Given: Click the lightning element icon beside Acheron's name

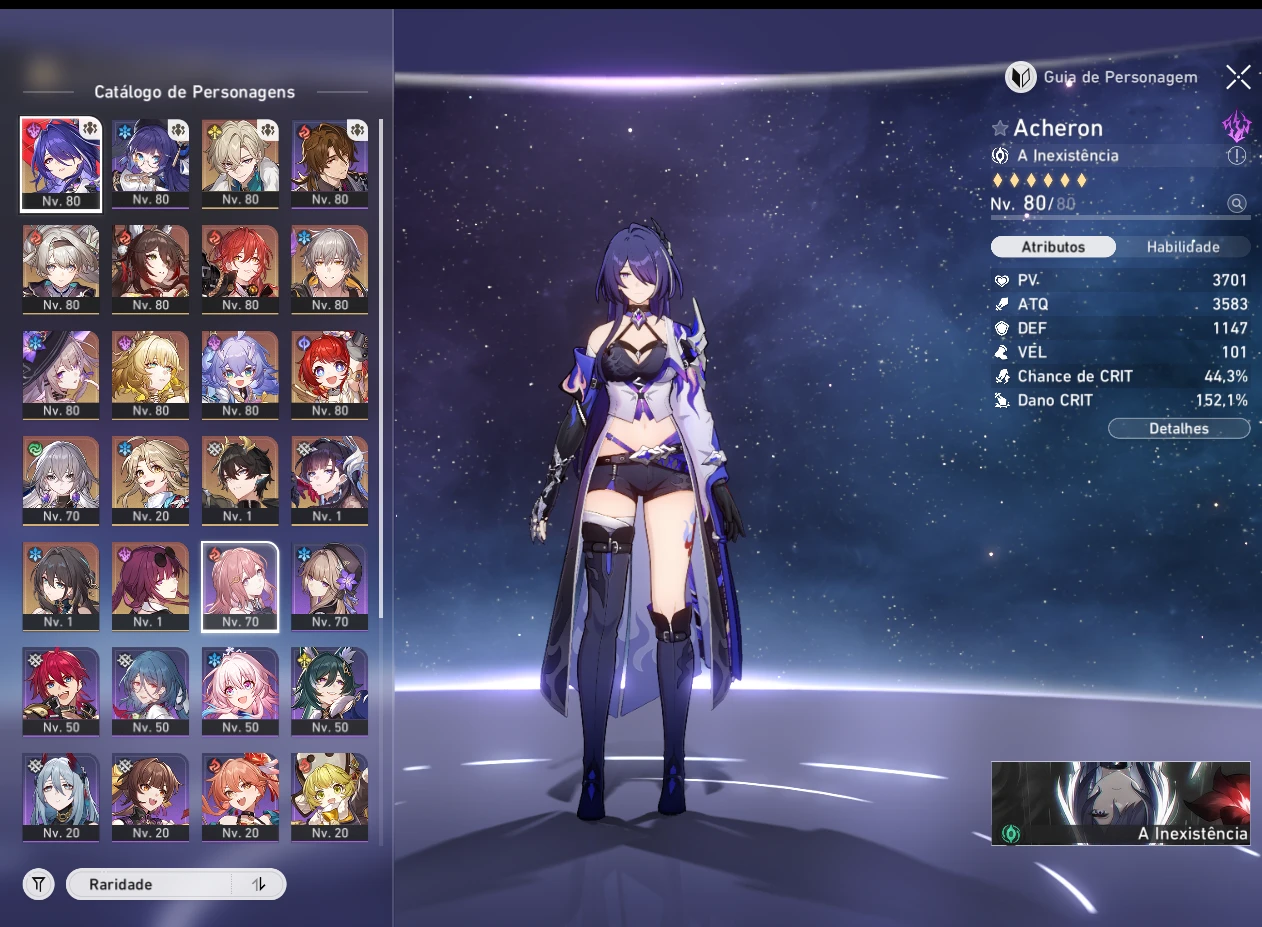Looking at the screenshot, I should [1237, 127].
